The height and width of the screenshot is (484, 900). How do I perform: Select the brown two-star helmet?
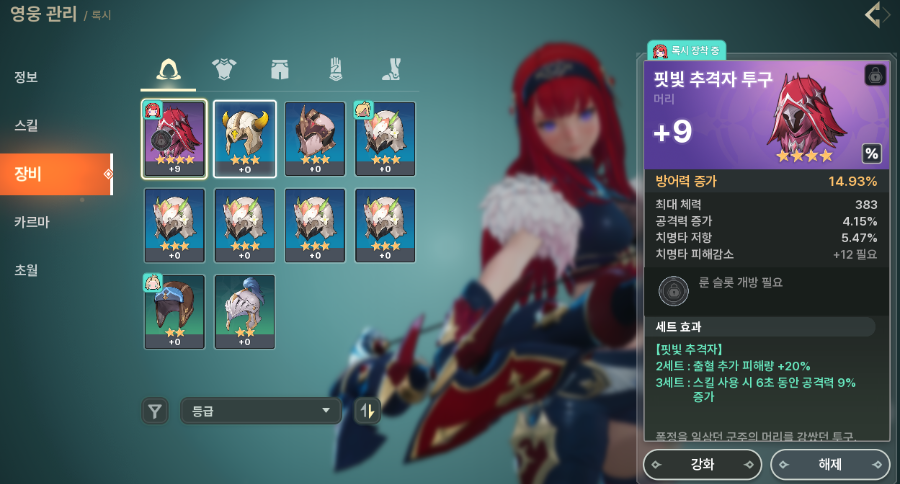175,311
